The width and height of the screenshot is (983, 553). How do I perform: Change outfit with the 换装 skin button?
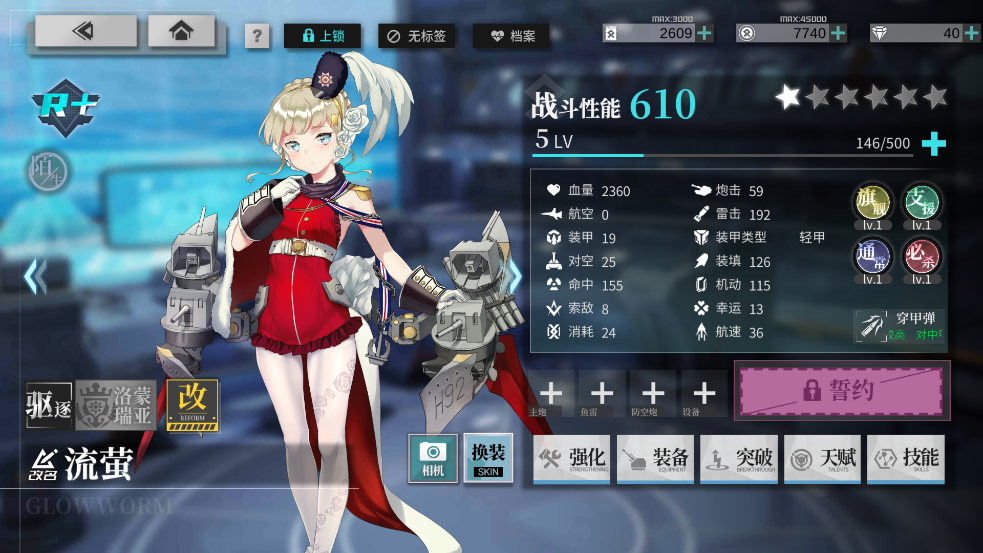coord(488,458)
